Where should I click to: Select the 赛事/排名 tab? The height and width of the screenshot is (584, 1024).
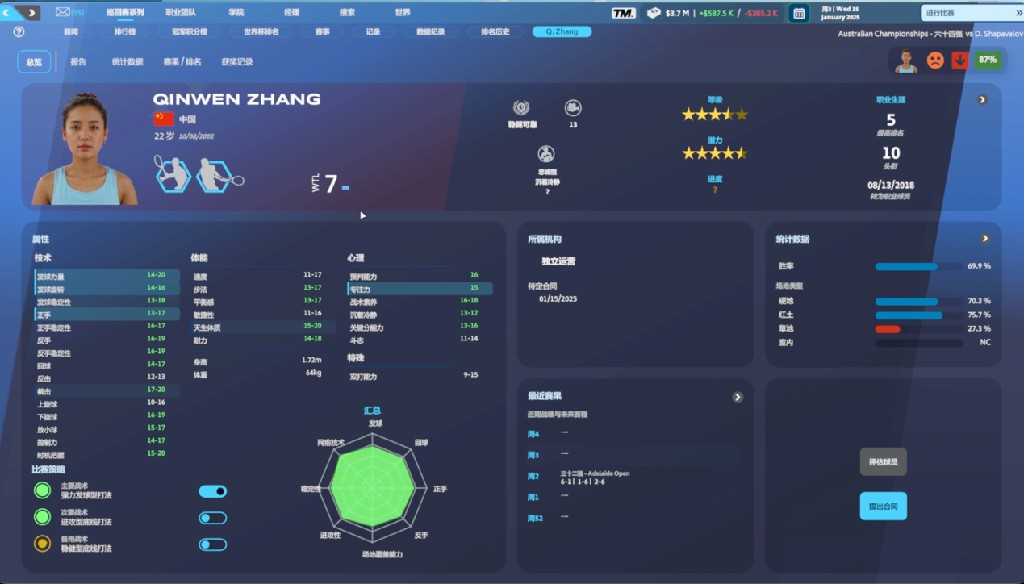tap(182, 62)
